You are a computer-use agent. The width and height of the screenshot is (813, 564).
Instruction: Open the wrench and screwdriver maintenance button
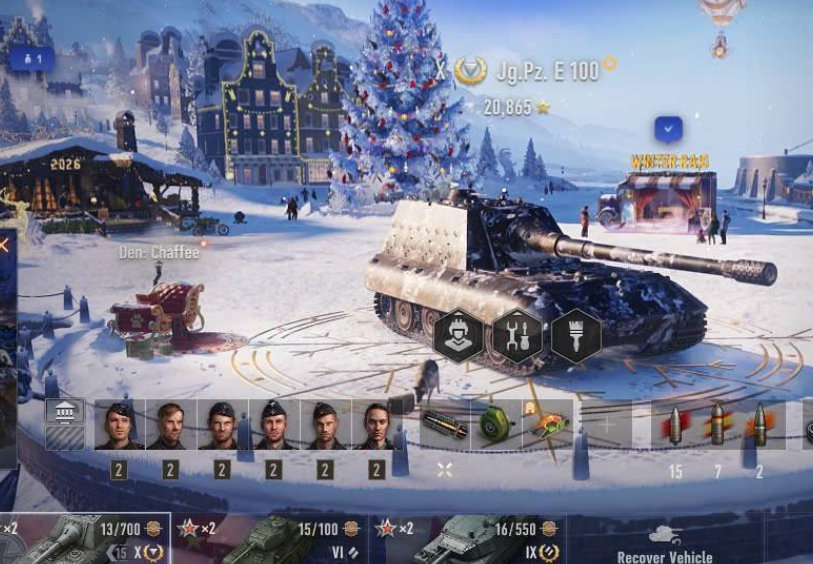coord(518,336)
